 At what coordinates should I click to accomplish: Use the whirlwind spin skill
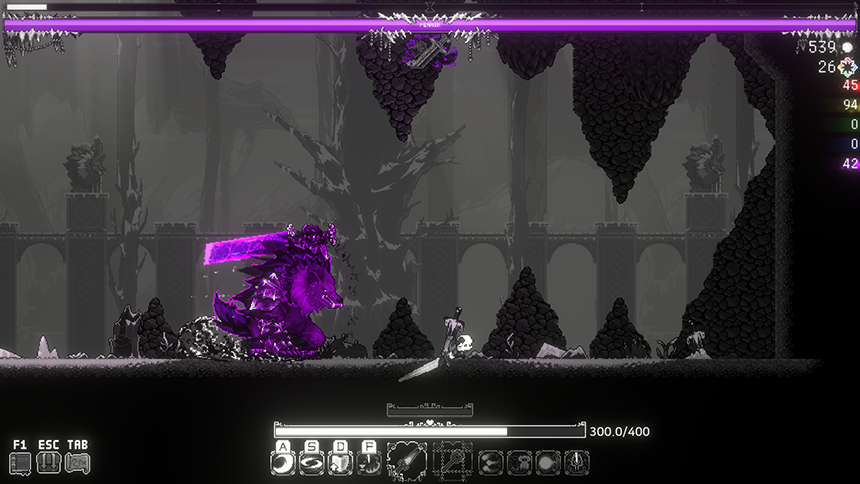[x=312, y=463]
